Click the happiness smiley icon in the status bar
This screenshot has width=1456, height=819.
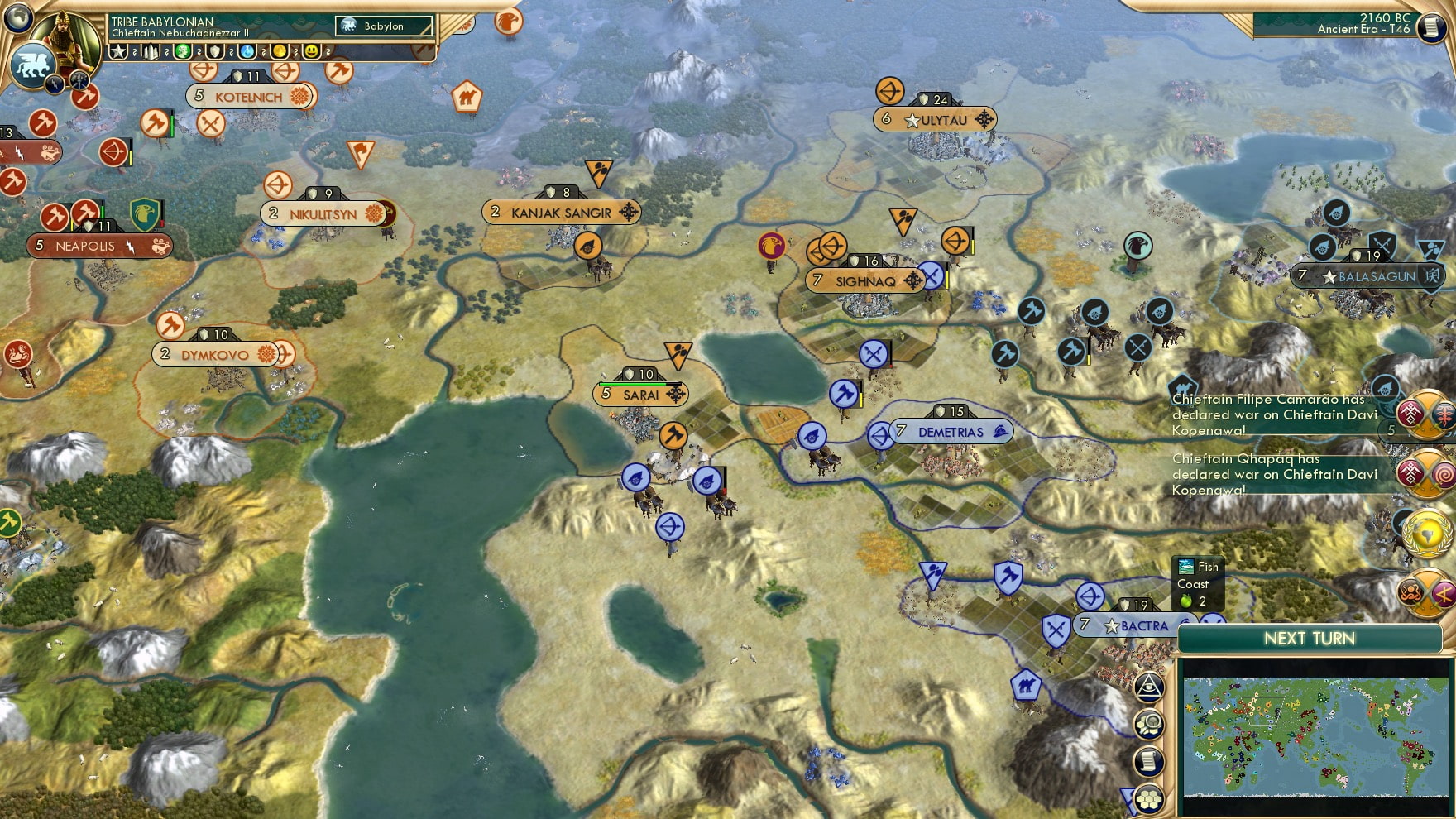pyautogui.click(x=311, y=51)
